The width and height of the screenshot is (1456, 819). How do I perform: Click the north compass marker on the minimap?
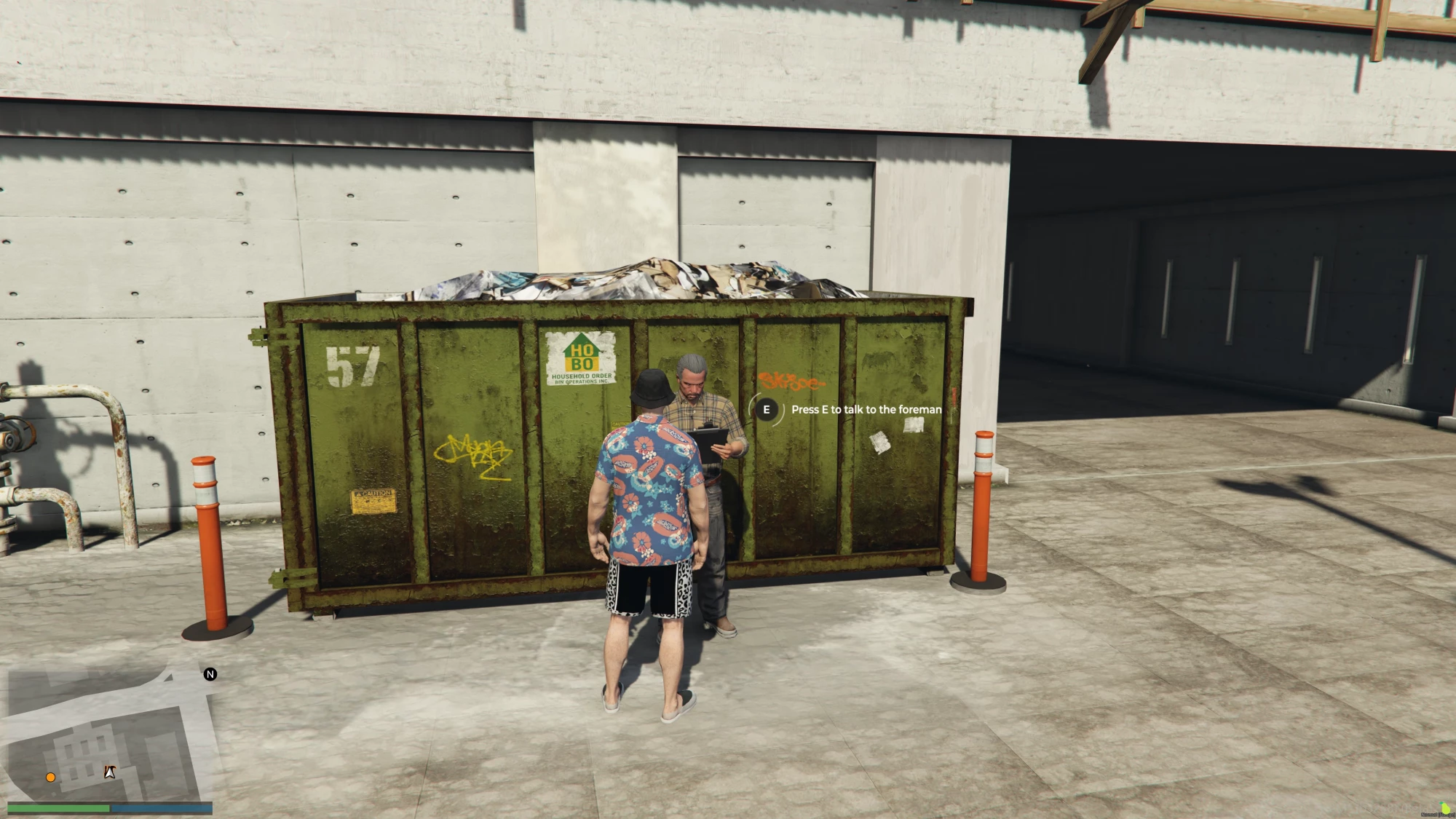point(210,674)
